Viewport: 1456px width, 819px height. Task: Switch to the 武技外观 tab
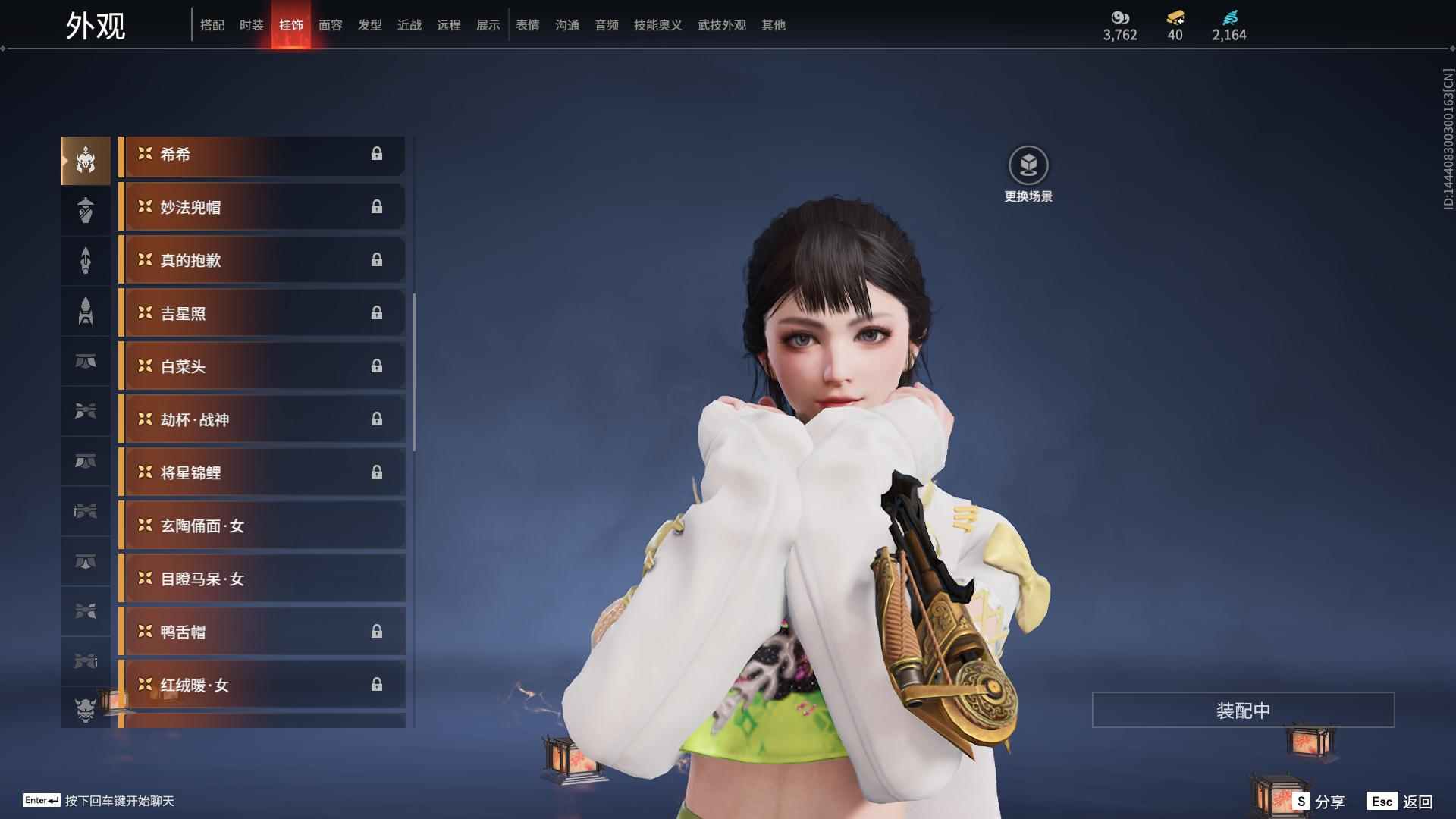tap(722, 25)
